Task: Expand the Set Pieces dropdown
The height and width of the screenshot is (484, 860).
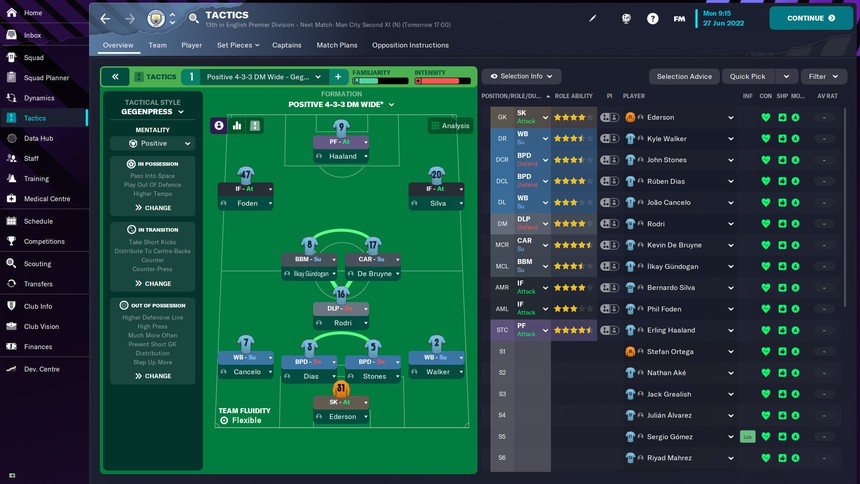Action: coord(238,45)
